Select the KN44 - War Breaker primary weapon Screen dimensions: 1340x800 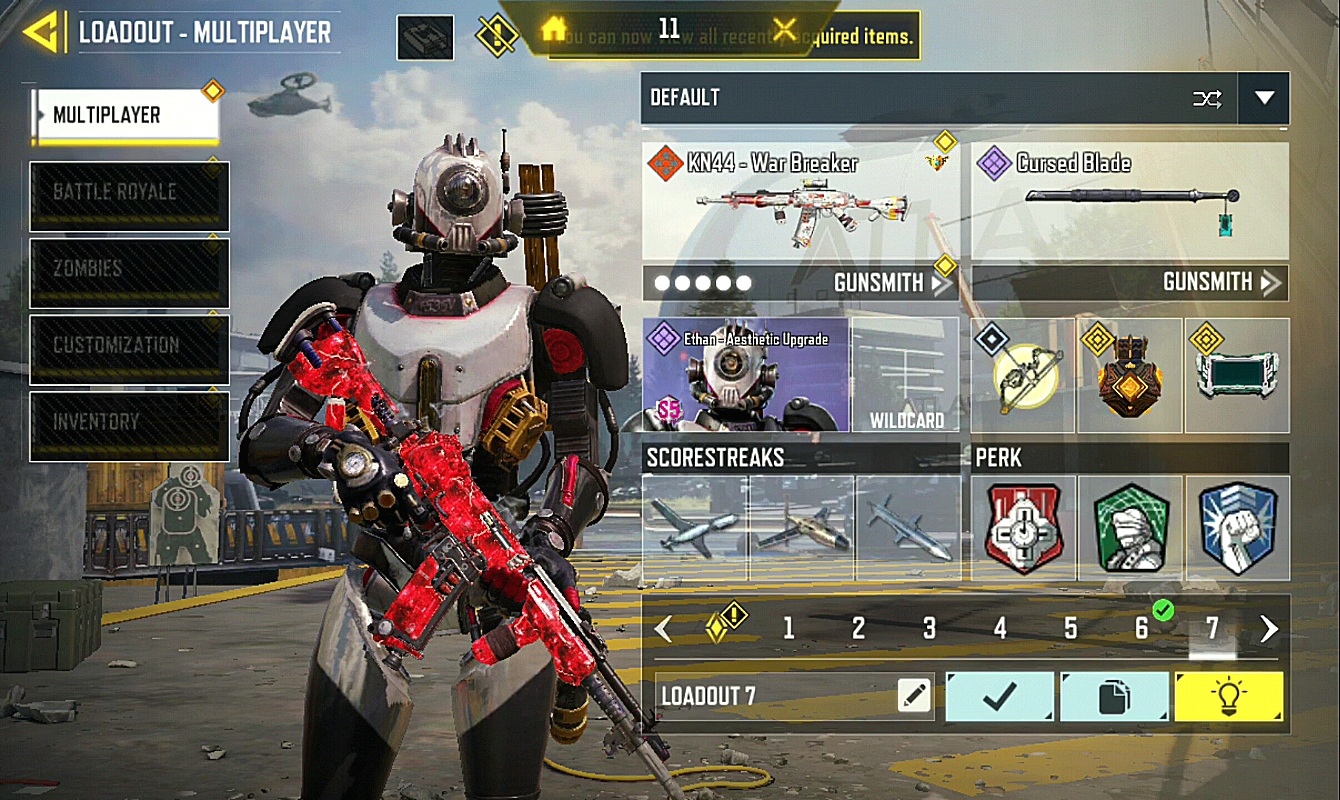800,202
